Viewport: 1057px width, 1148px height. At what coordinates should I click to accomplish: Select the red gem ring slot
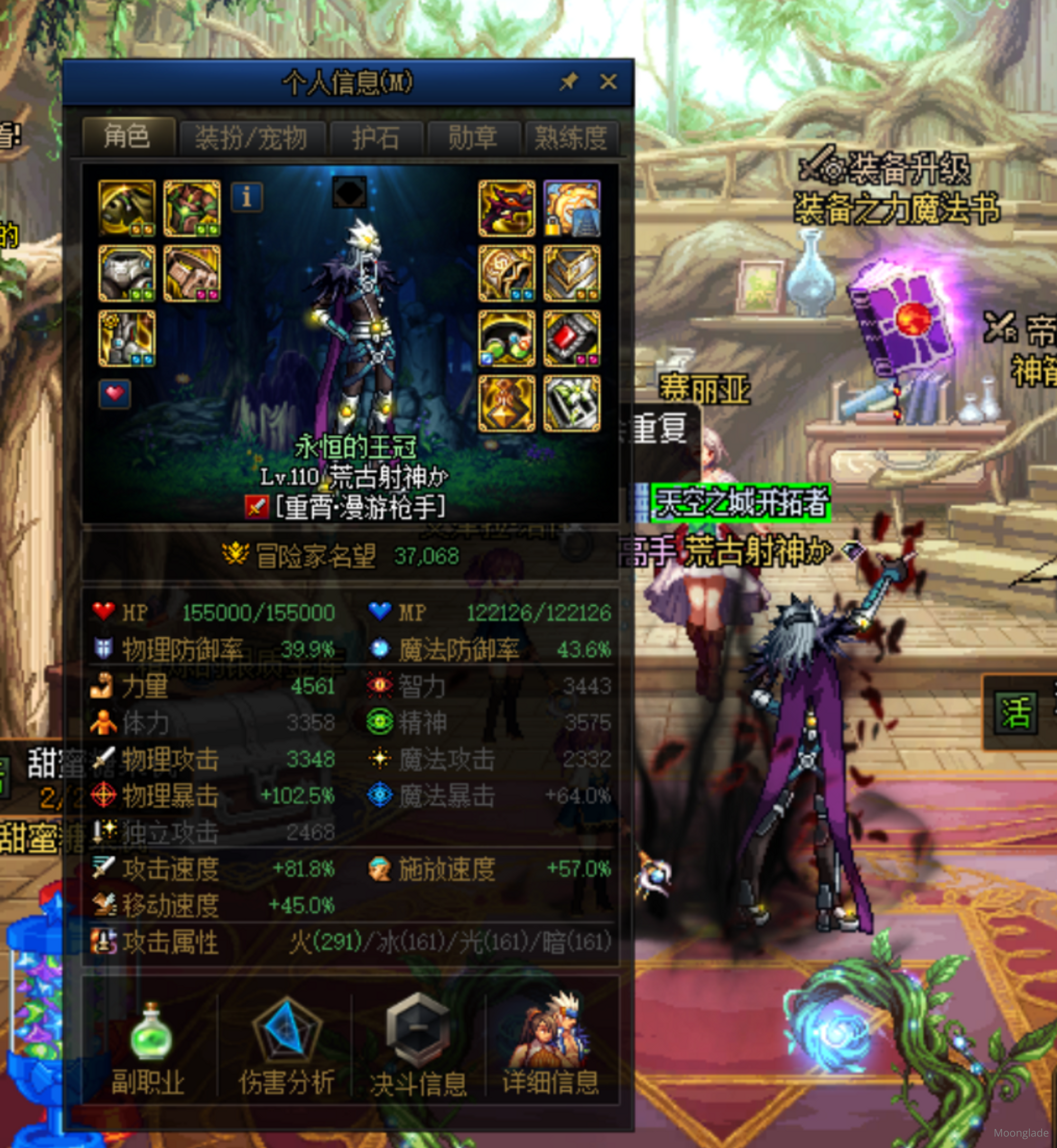click(571, 339)
